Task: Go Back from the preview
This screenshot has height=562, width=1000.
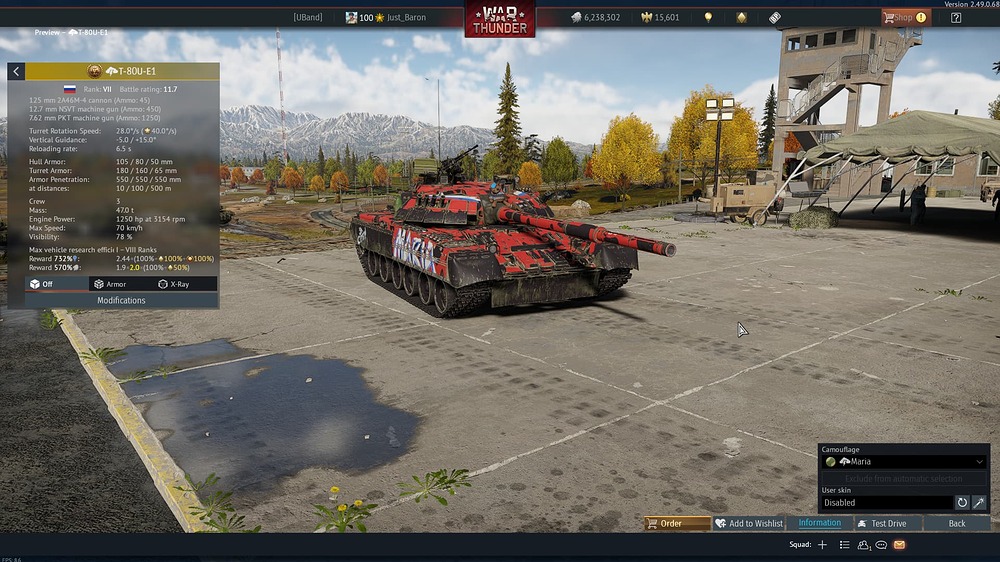Action: tap(957, 523)
